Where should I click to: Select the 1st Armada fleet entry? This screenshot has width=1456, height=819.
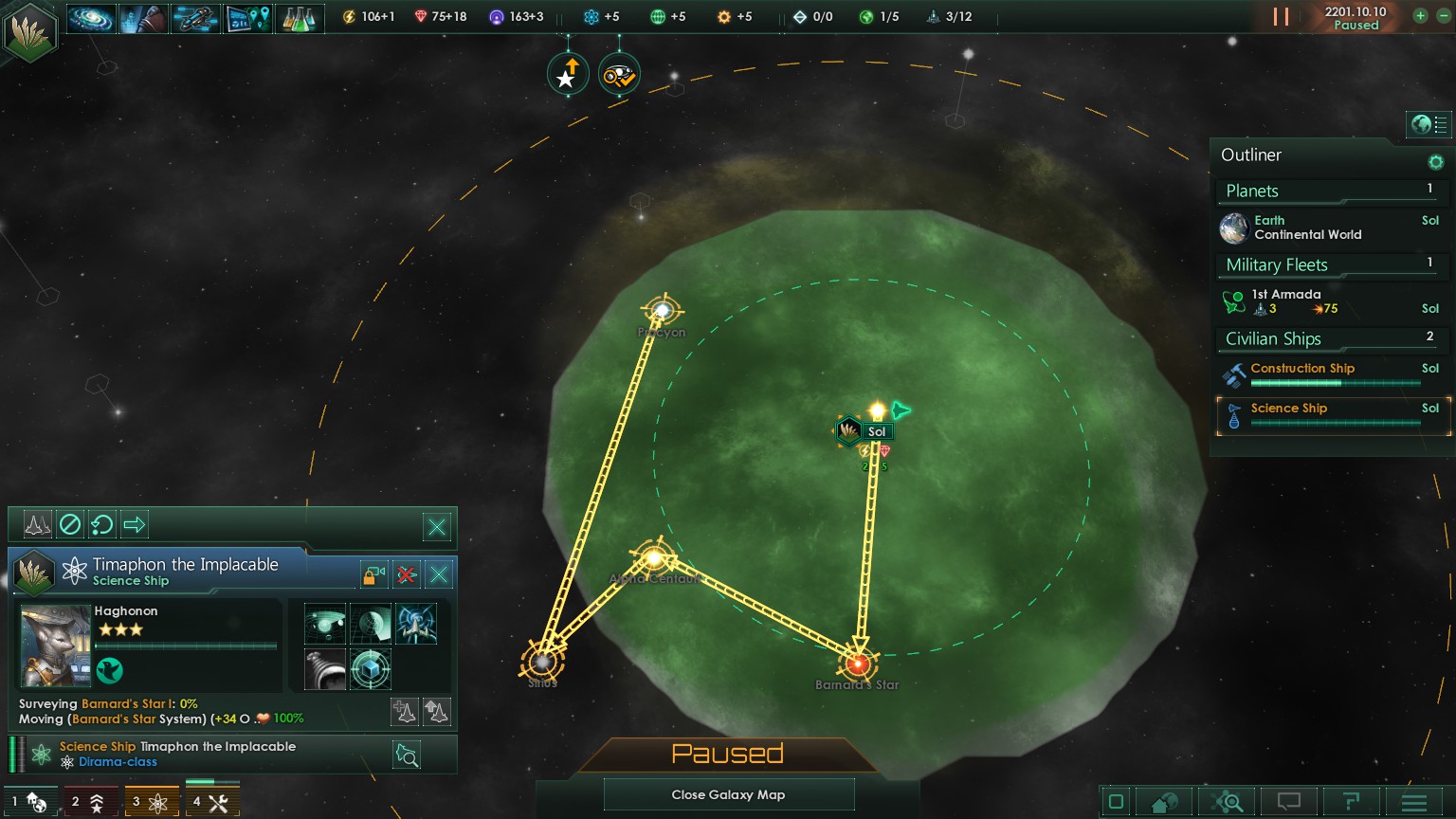(1327, 301)
